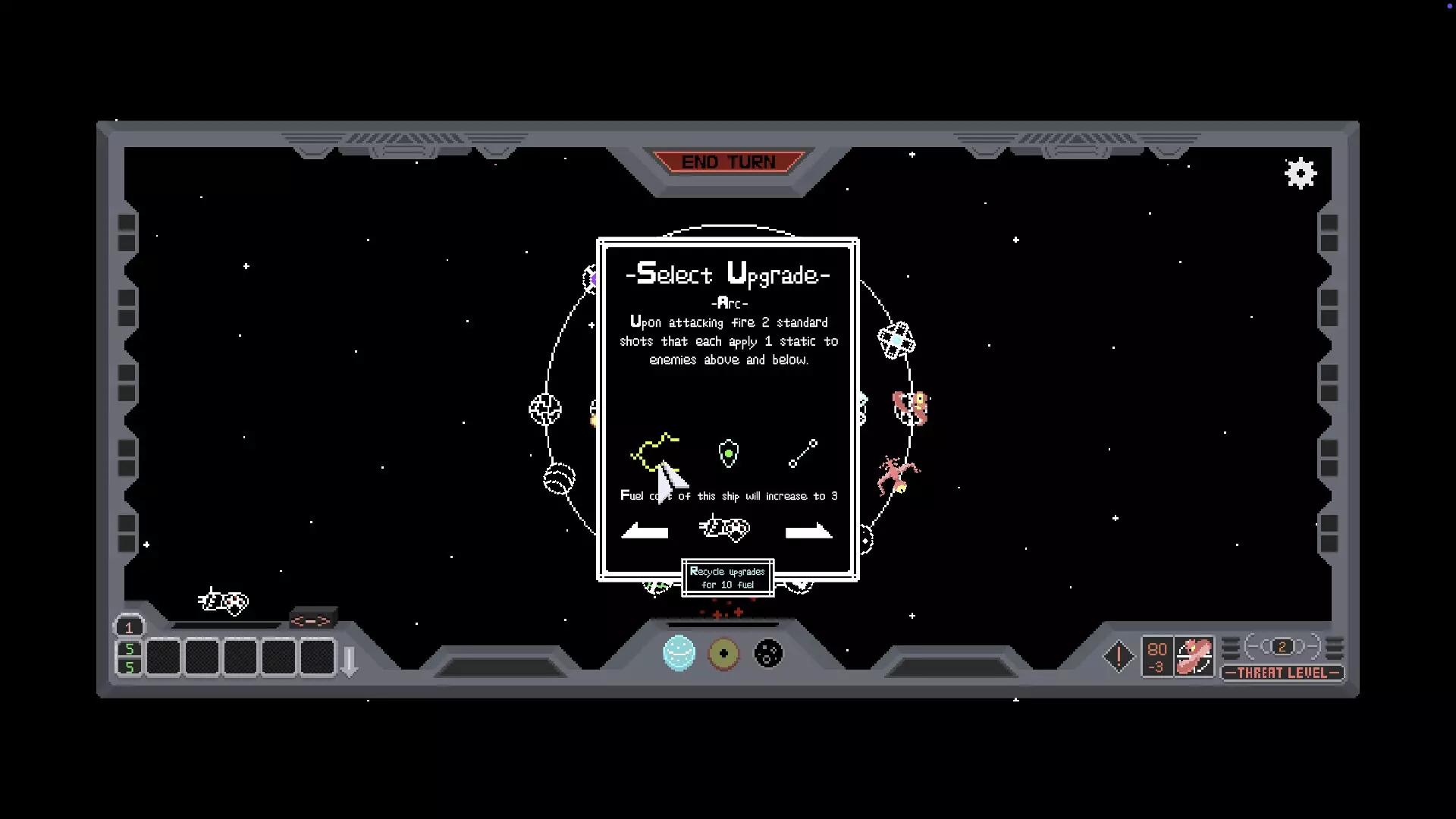Select the green shield upgrade
This screenshot has width=1456, height=819.
pyautogui.click(x=728, y=453)
